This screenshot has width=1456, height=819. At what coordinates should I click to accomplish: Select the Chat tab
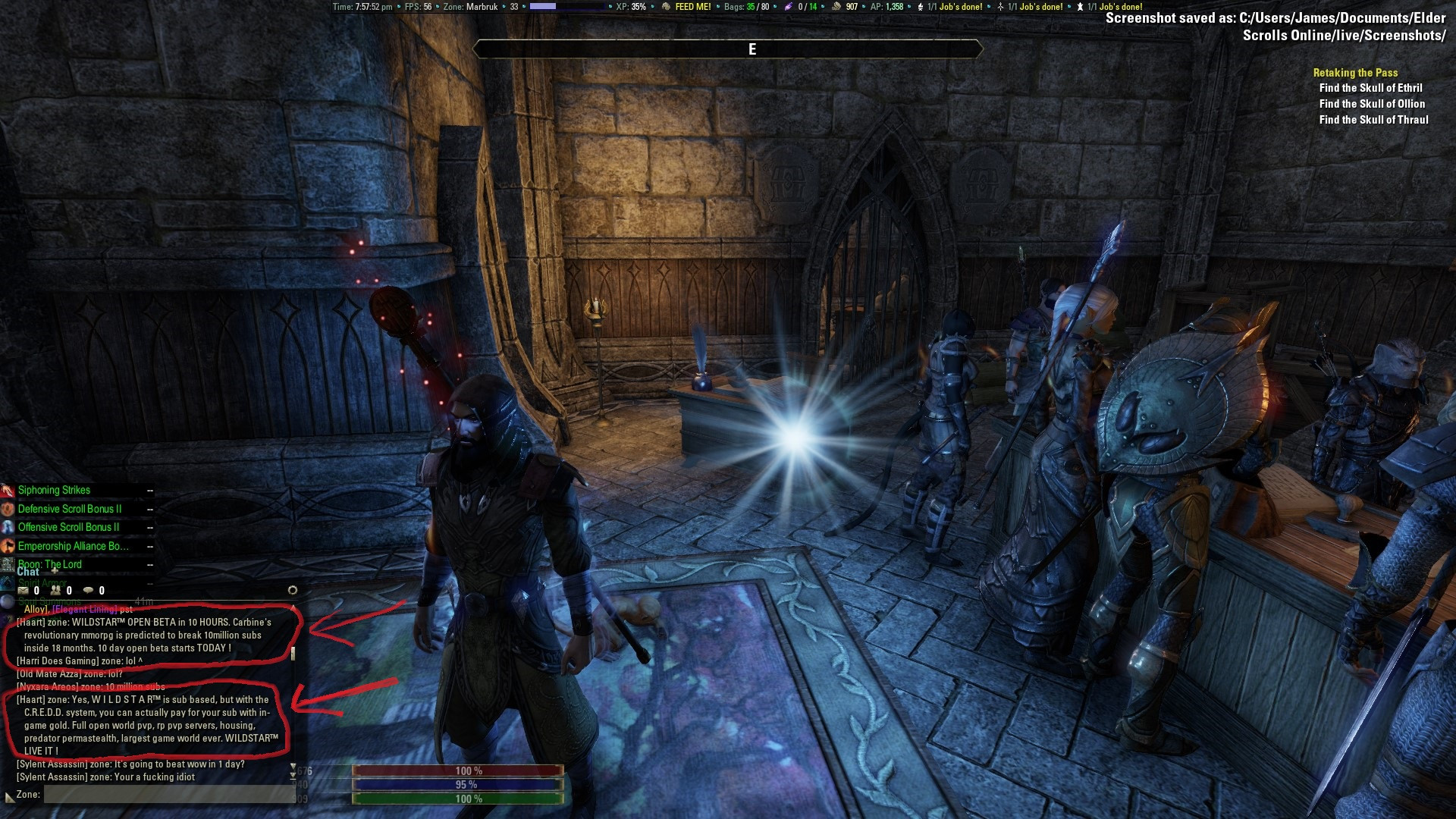click(x=27, y=572)
